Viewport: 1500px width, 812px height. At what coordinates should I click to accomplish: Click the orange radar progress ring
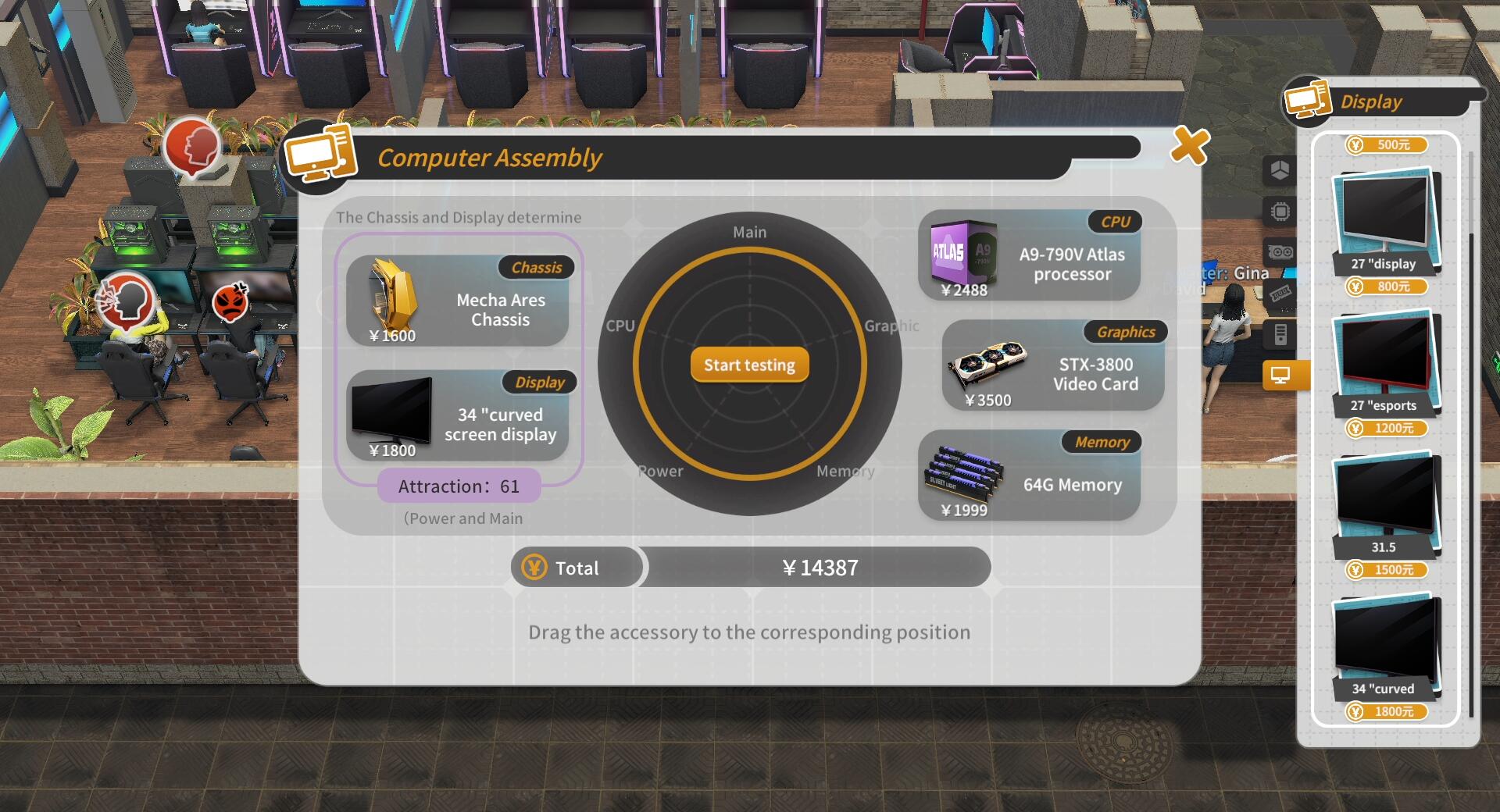748,248
